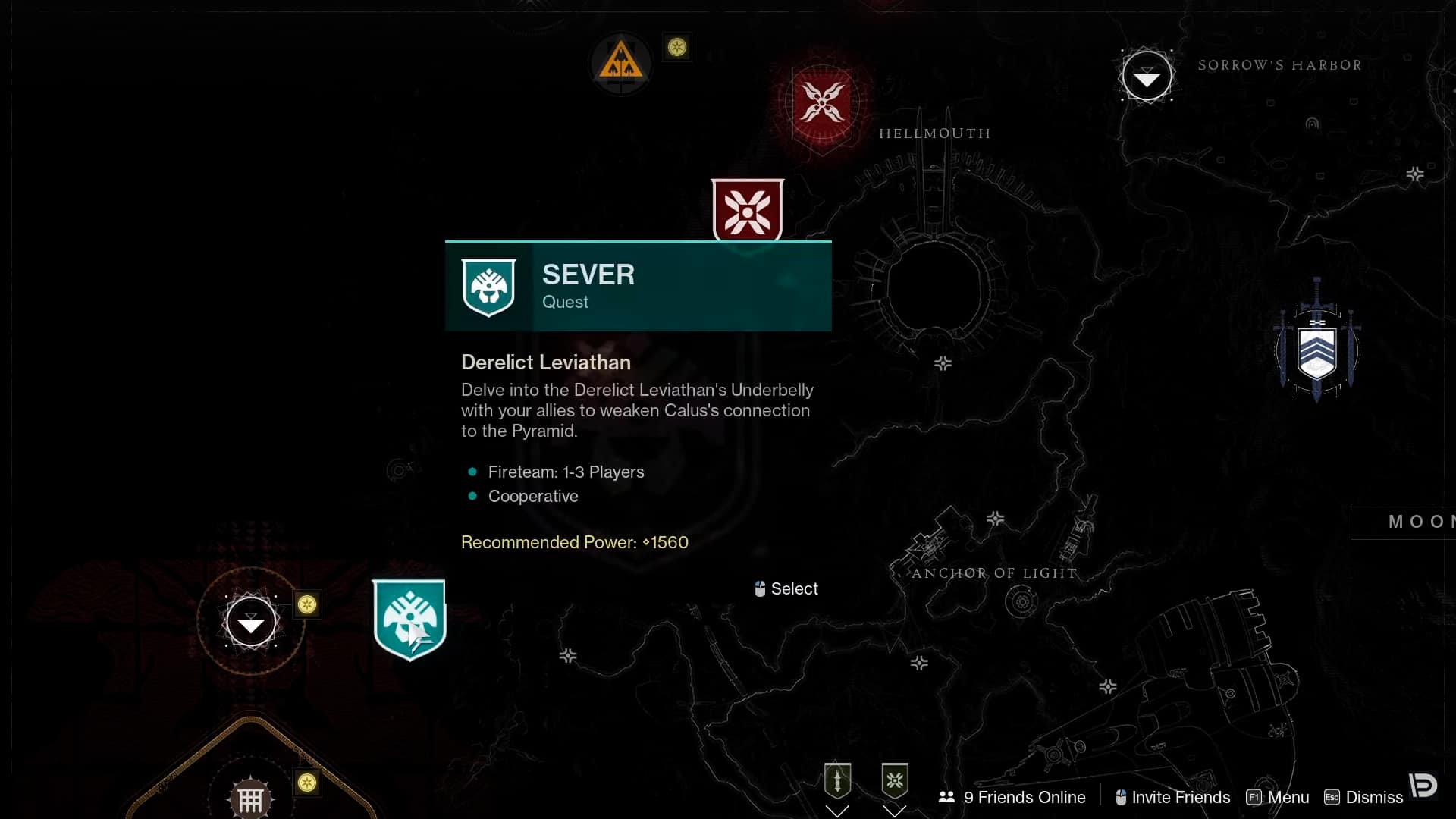The image size is (1456, 819).
Task: Click the Select prompt for Derelict Leviathan
Action: (x=786, y=588)
